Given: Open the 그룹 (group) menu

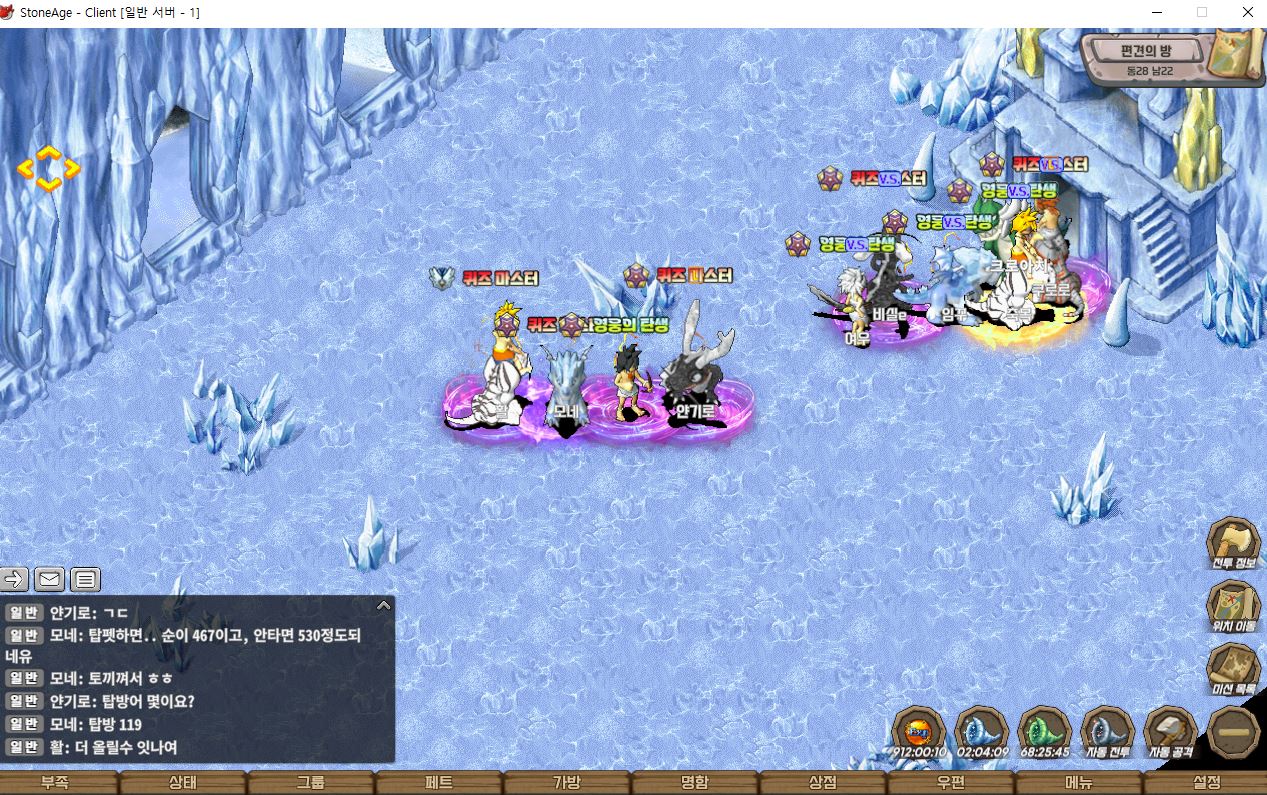Looking at the screenshot, I should click(311, 783).
